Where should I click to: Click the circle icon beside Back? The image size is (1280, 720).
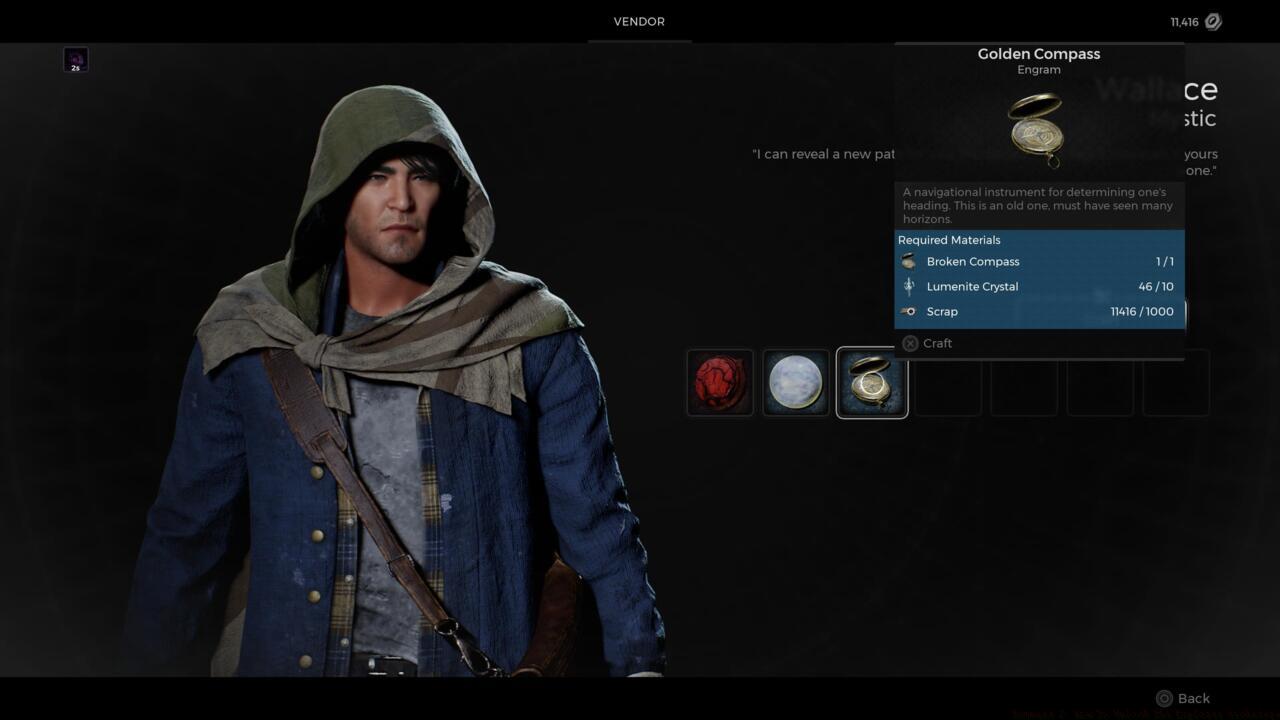[x=1164, y=698]
